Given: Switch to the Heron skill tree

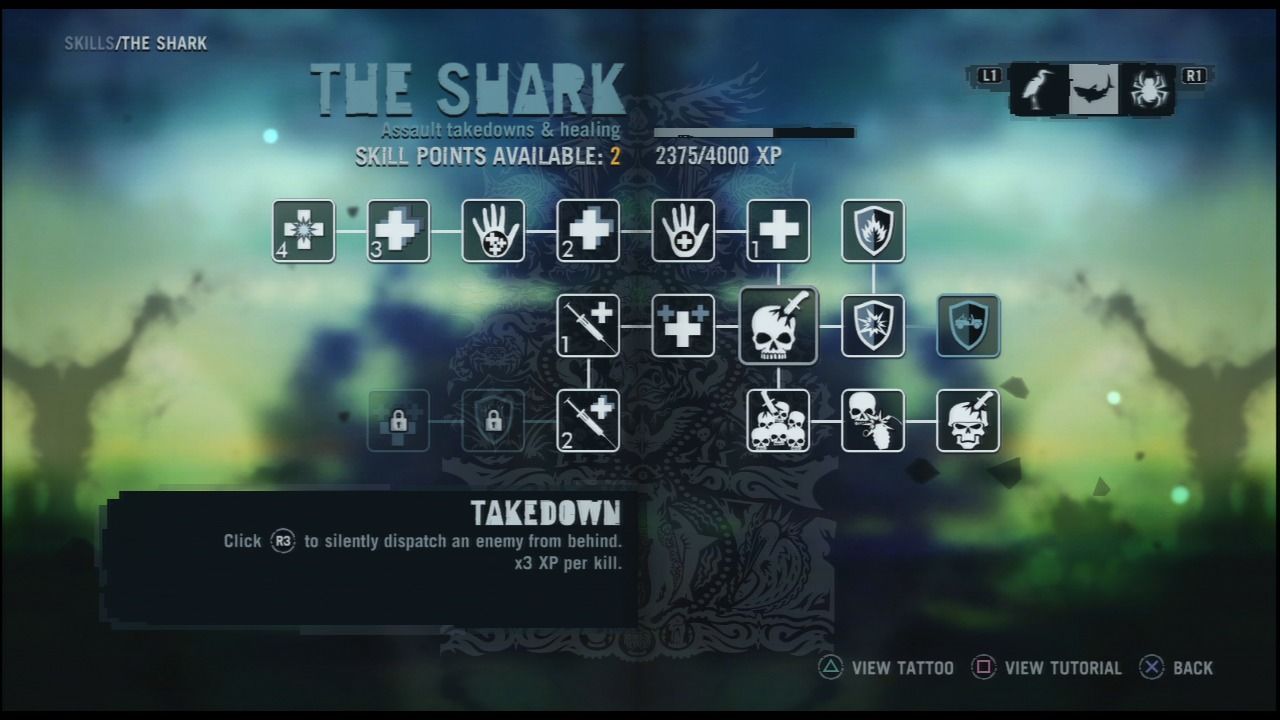Looking at the screenshot, I should tap(1037, 89).
